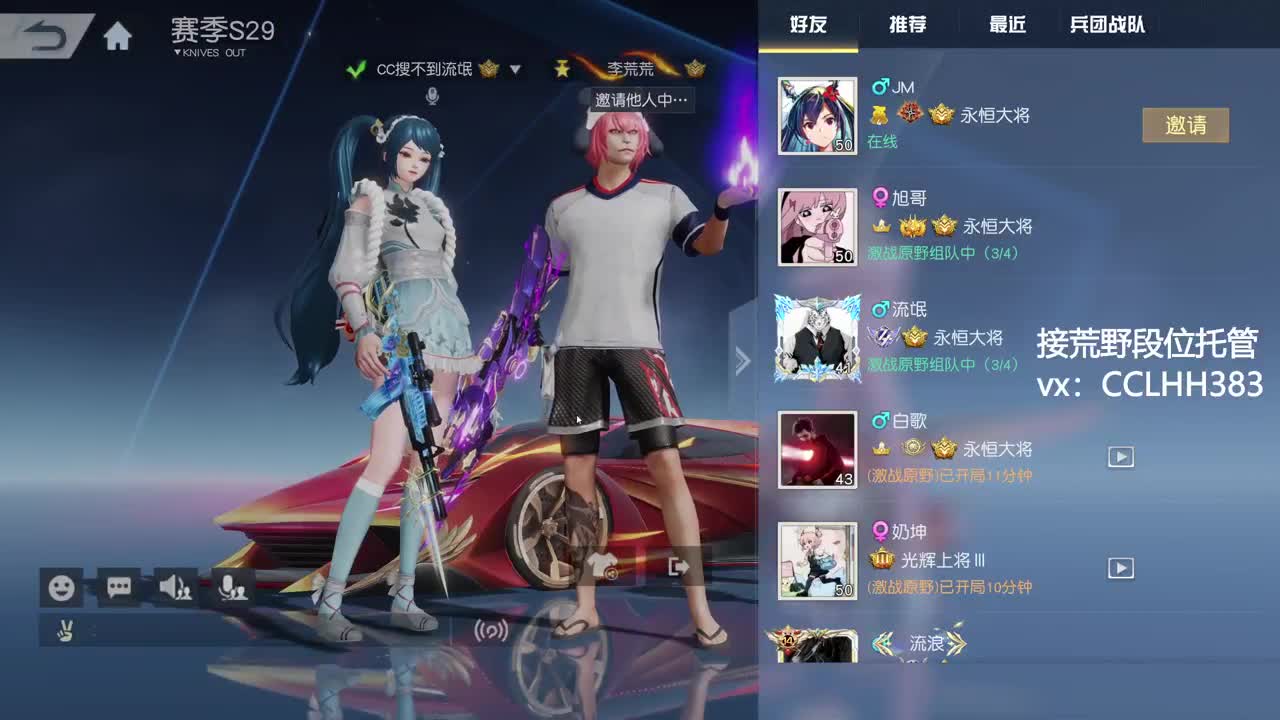Click the outfit change icon near the car
The width and height of the screenshot is (1280, 720).
tap(602, 566)
